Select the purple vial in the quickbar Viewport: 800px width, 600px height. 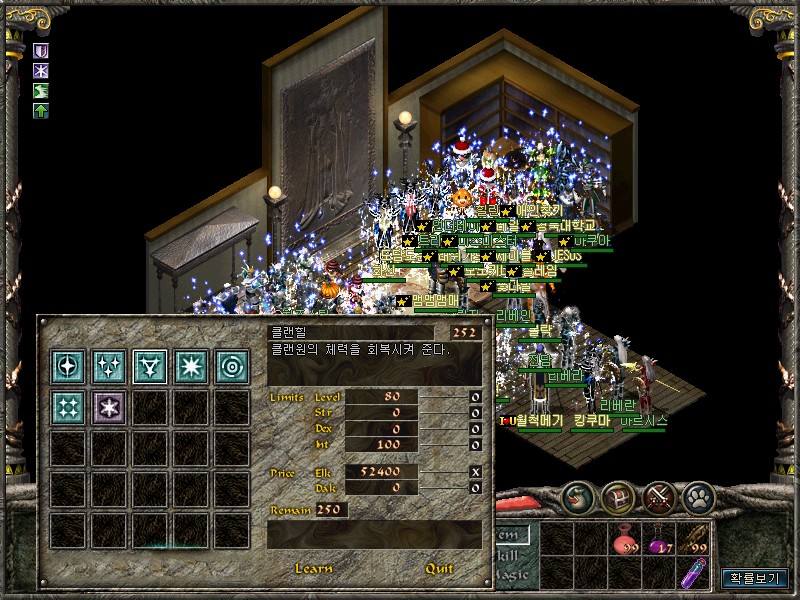(693, 574)
